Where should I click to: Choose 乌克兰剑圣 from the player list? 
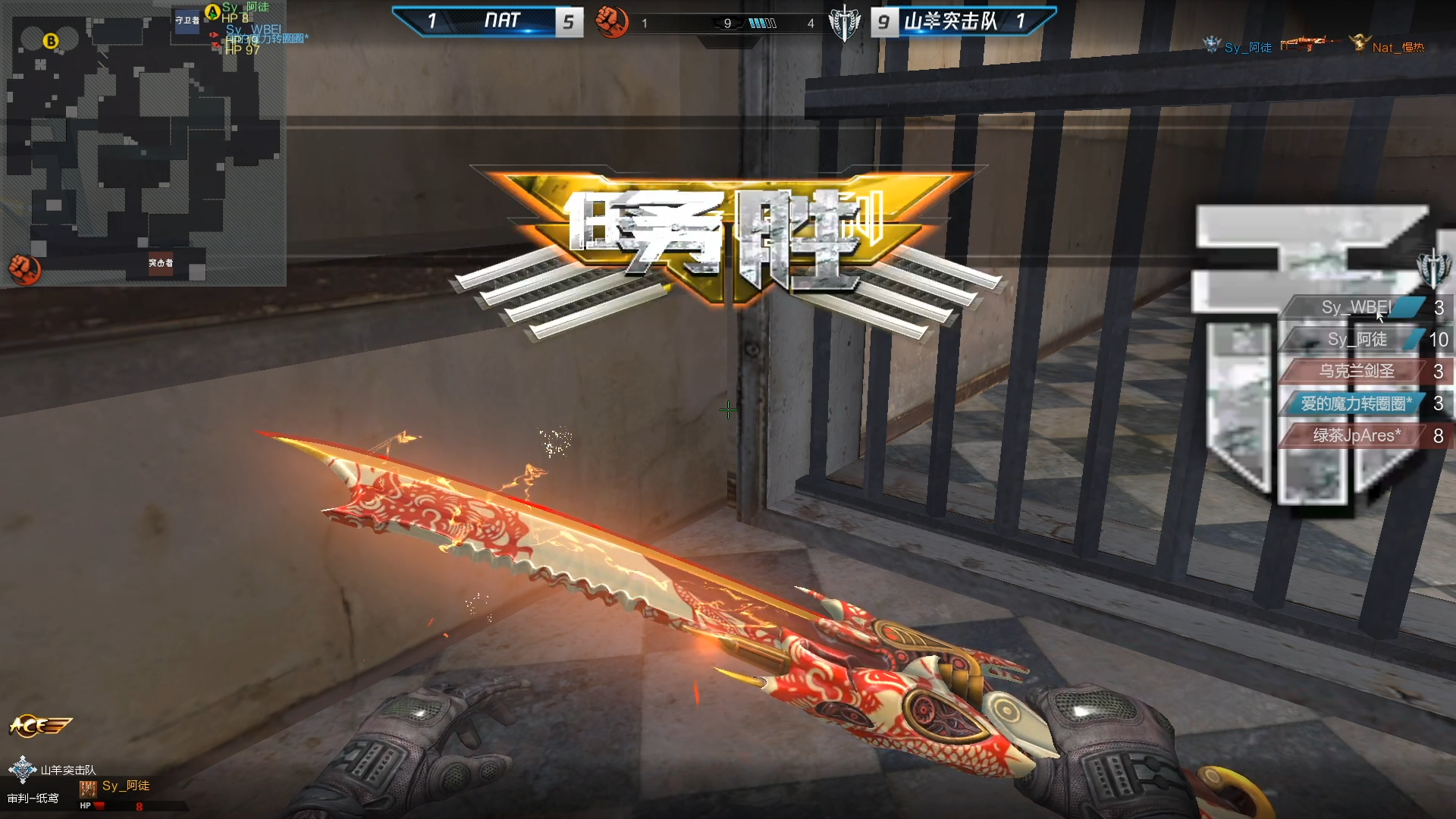(x=1357, y=371)
